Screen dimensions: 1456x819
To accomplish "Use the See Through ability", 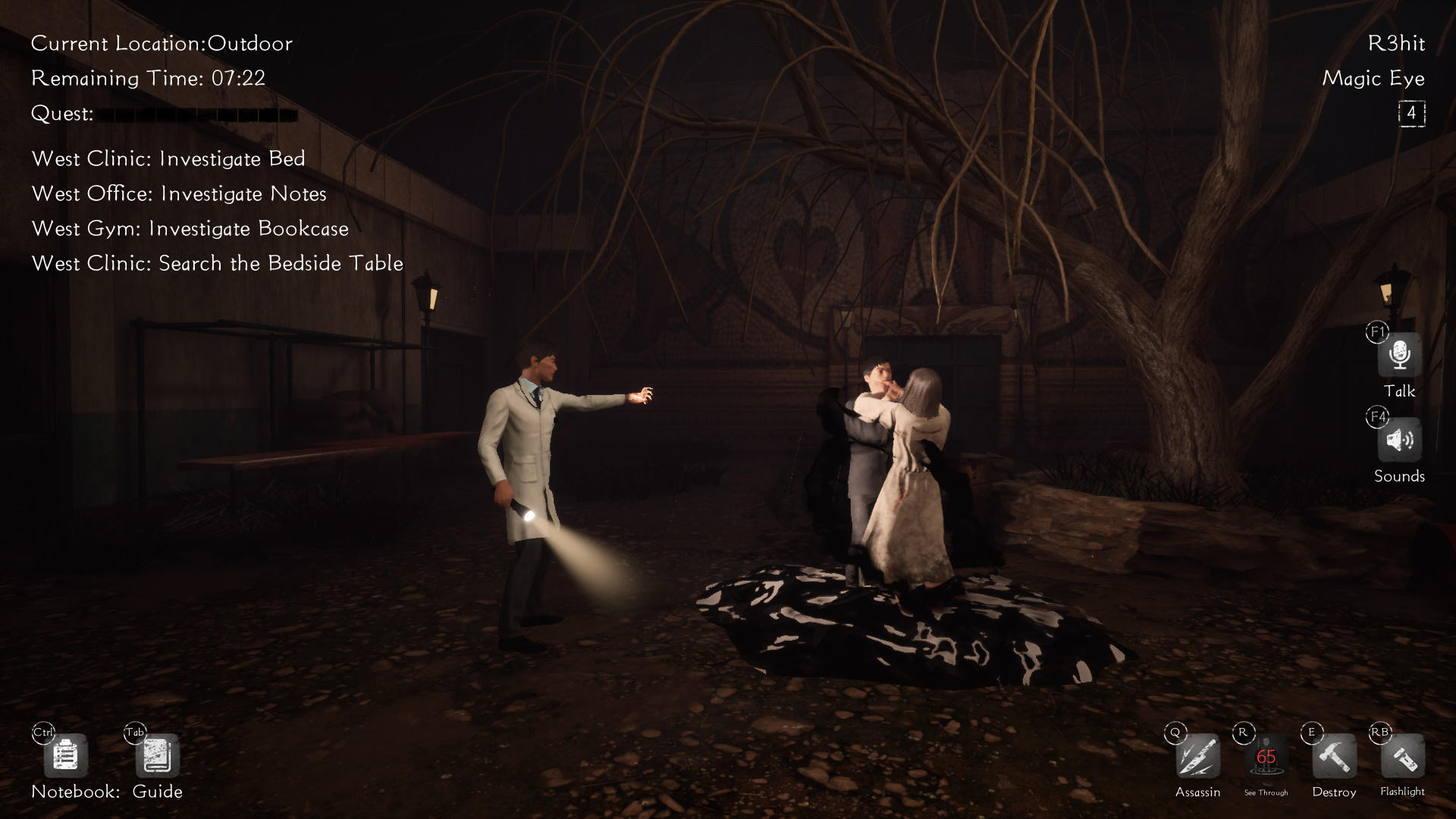I will [x=1266, y=757].
